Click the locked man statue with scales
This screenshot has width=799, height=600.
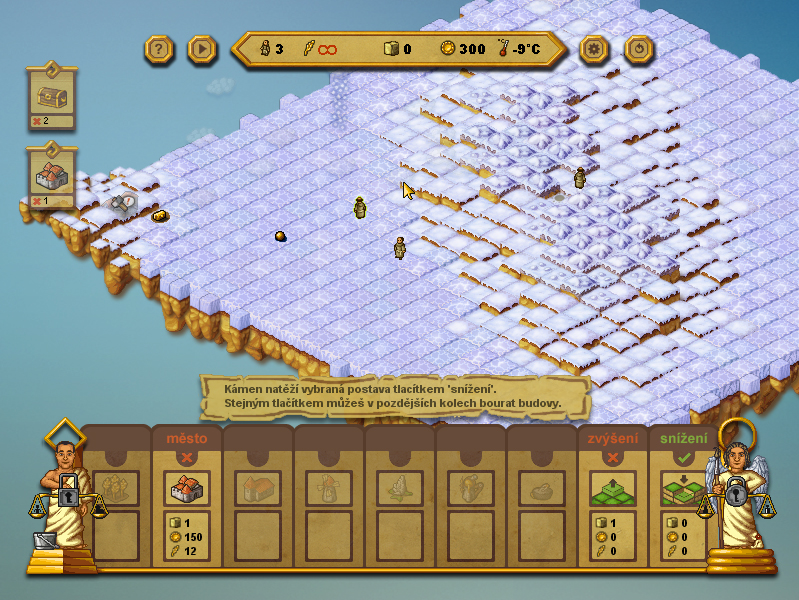coord(66,497)
